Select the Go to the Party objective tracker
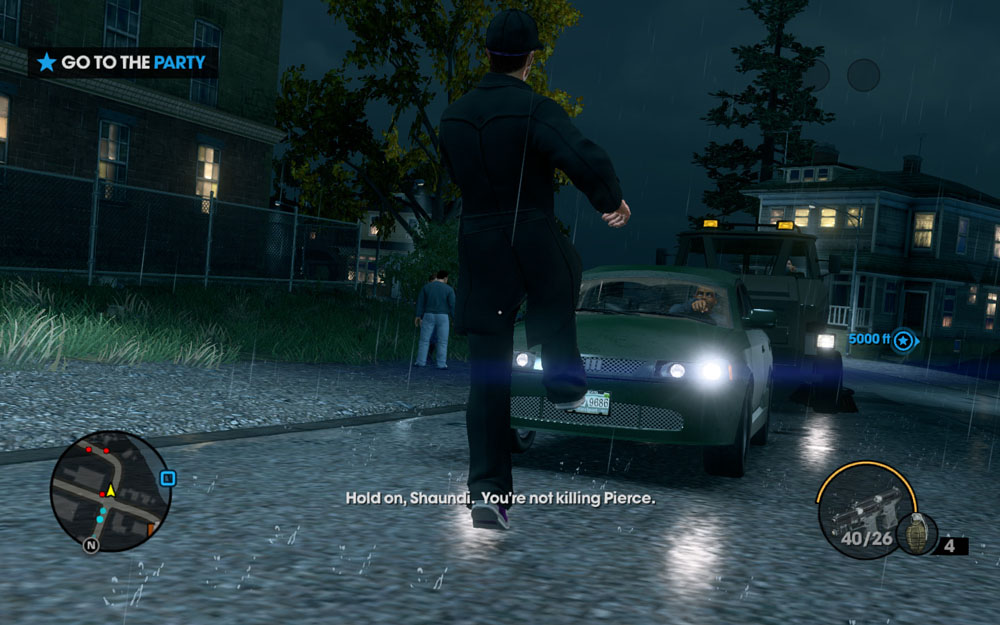Viewport: 1000px width, 625px height. tap(121, 62)
